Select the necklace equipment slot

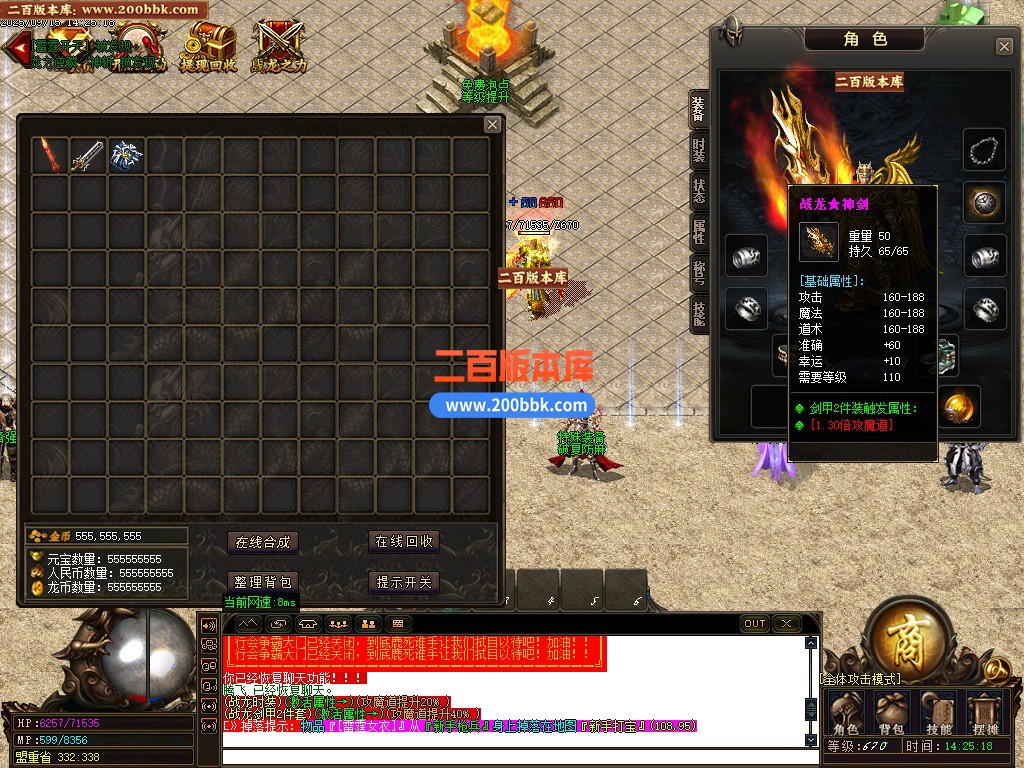coord(985,150)
